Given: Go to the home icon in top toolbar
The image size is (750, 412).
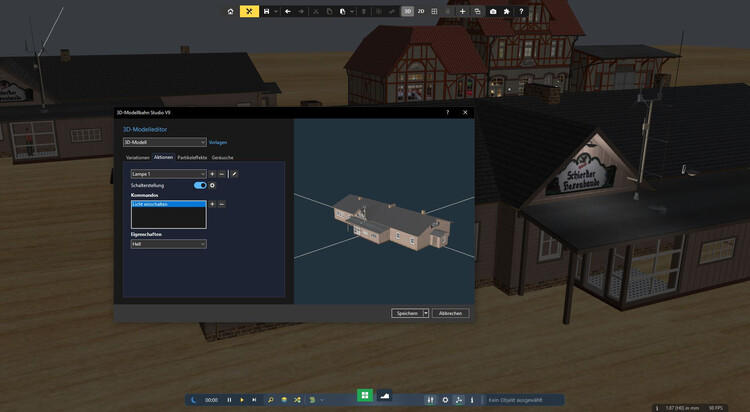Looking at the screenshot, I should click(230, 11).
